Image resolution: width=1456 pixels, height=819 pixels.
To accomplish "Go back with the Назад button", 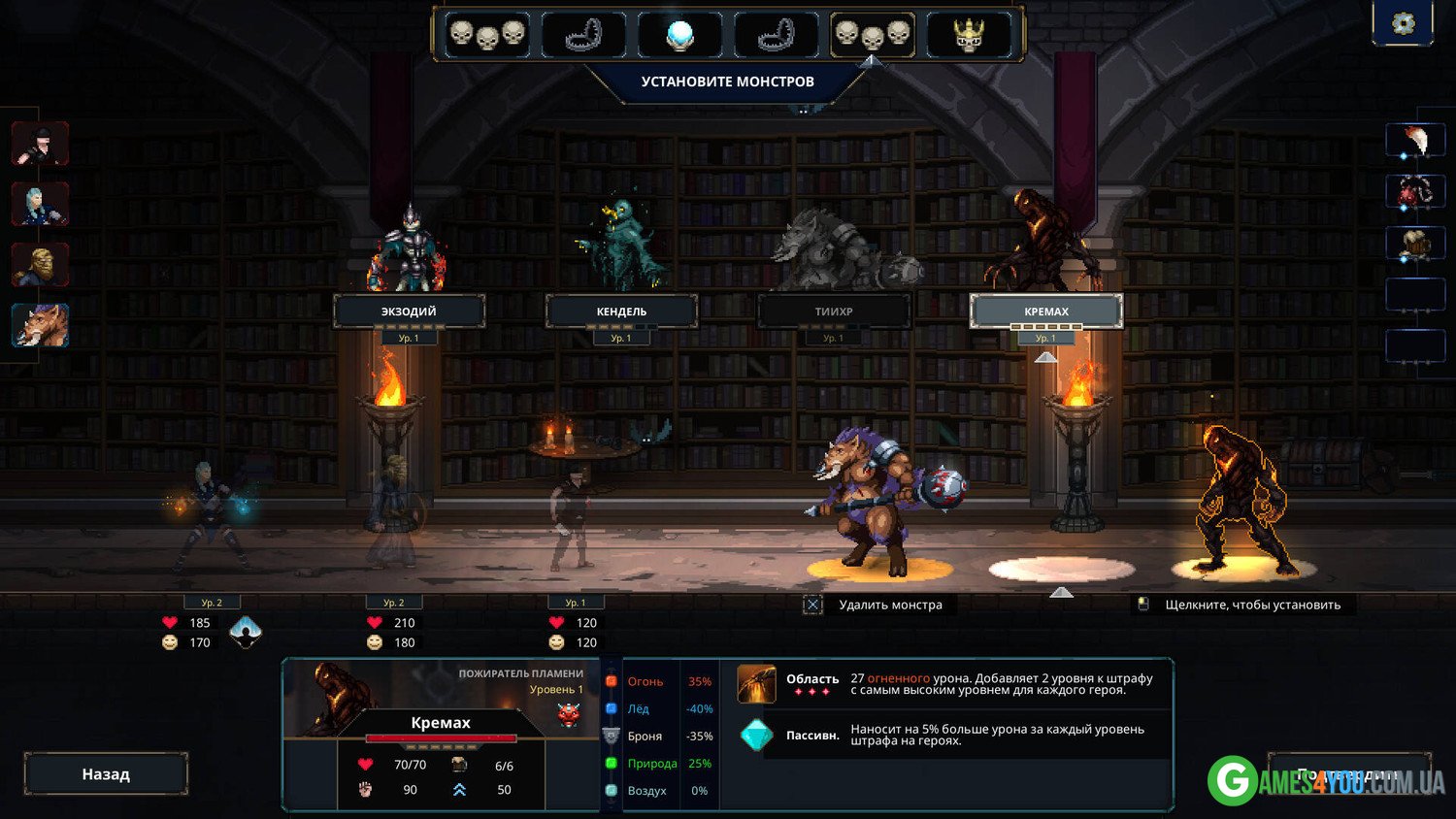I will (106, 774).
